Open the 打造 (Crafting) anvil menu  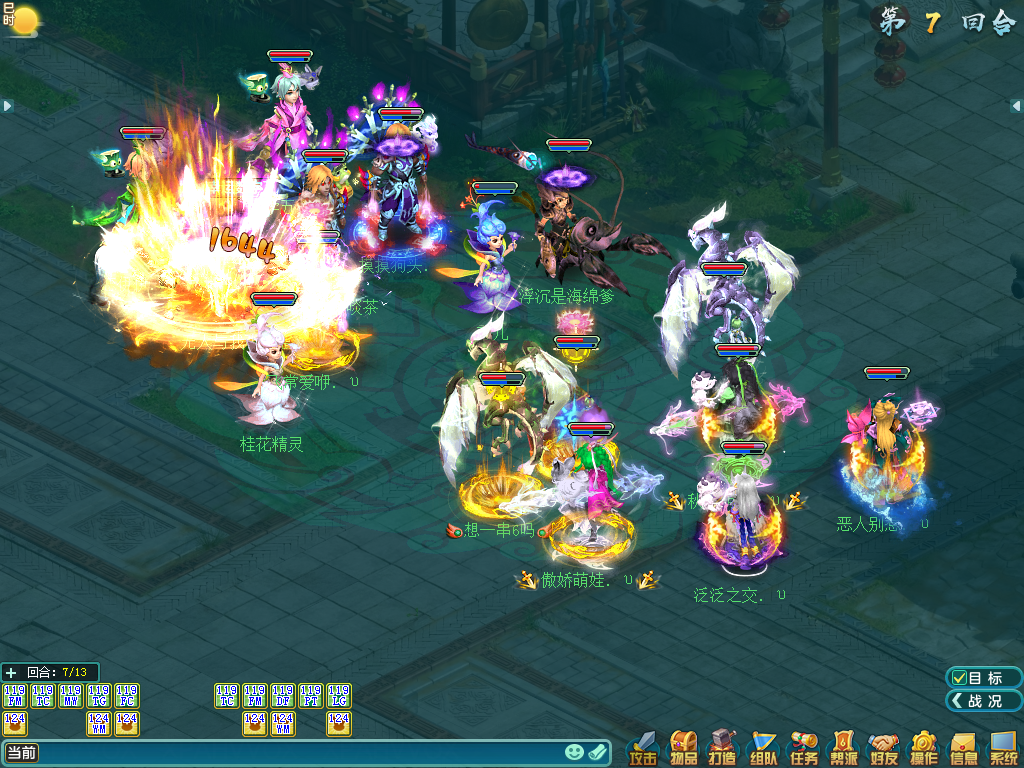point(723,748)
